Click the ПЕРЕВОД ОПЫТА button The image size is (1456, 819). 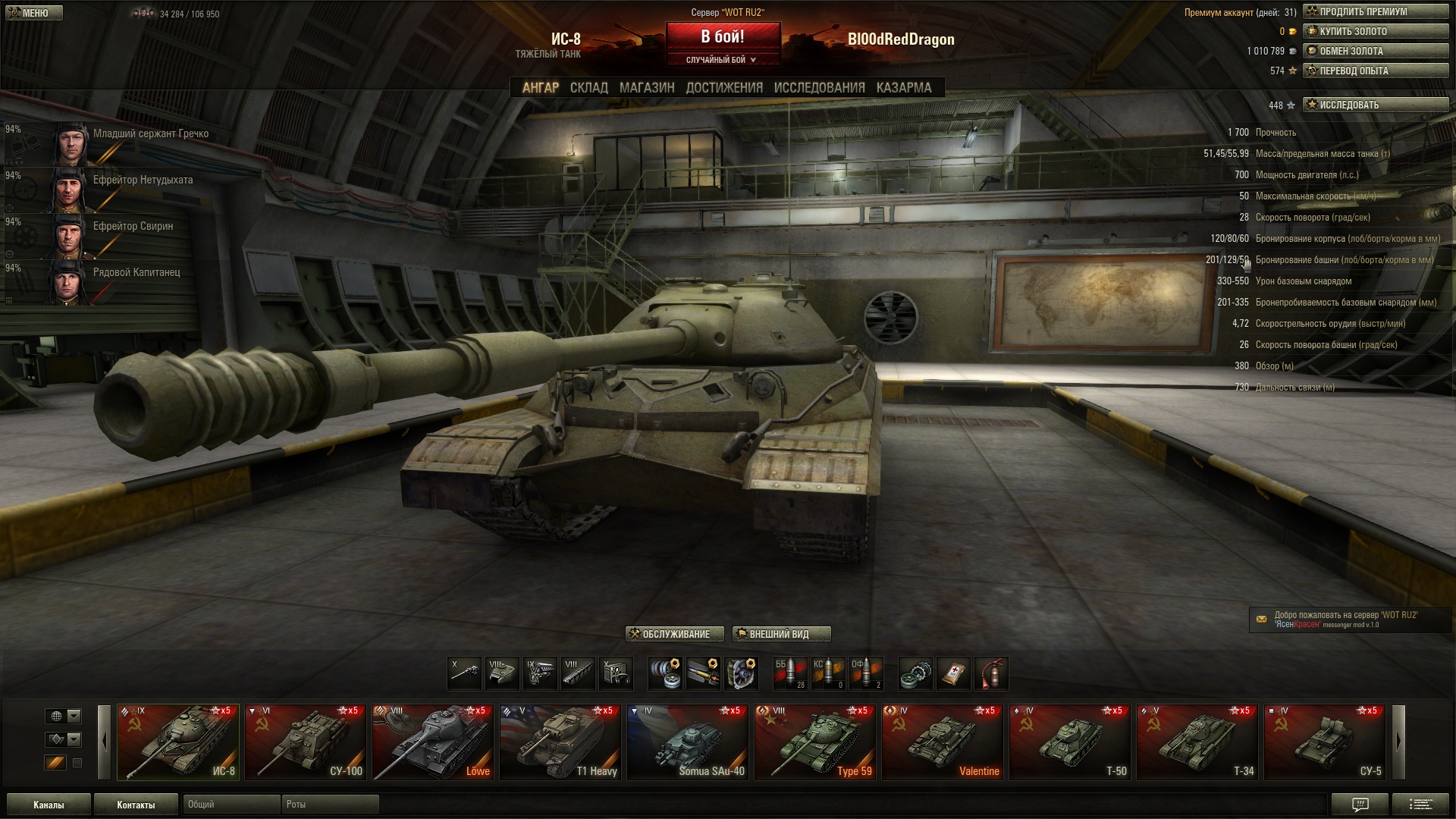[1375, 71]
